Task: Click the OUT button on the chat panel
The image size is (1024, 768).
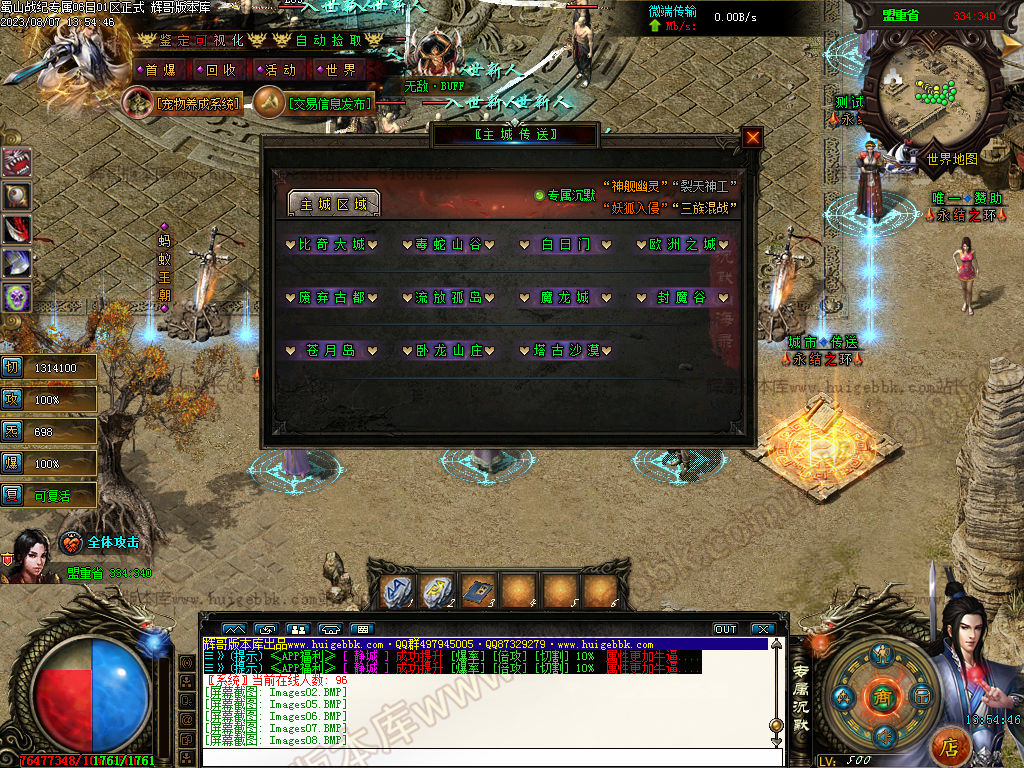Action: (x=725, y=629)
